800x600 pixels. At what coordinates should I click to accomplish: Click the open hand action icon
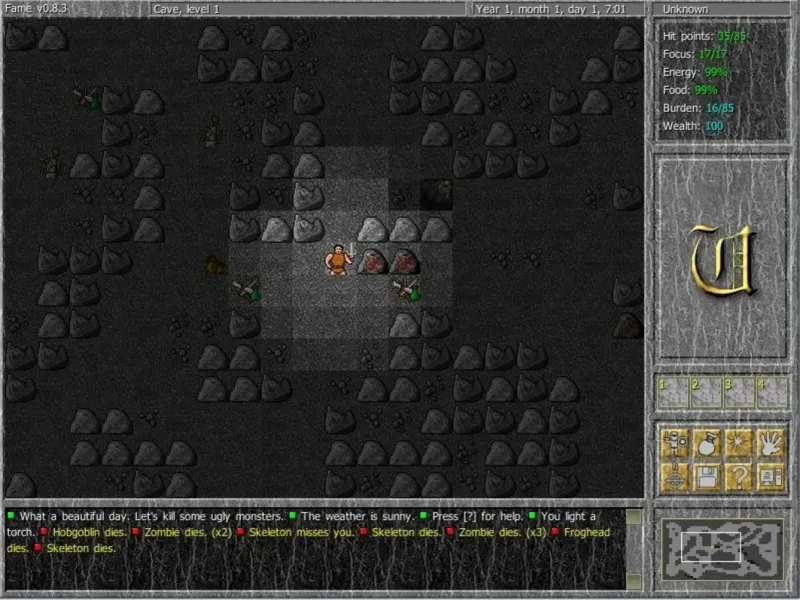click(x=771, y=443)
